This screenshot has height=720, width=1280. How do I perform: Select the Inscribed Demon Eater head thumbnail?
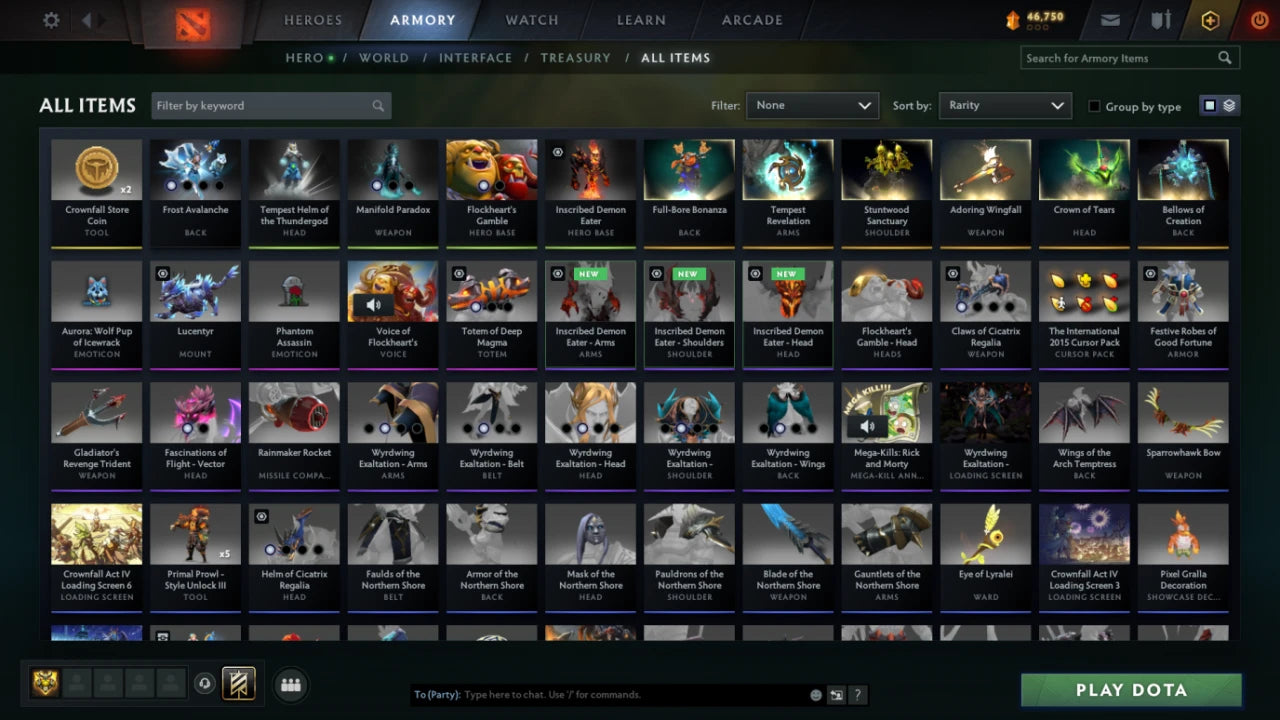tap(787, 290)
